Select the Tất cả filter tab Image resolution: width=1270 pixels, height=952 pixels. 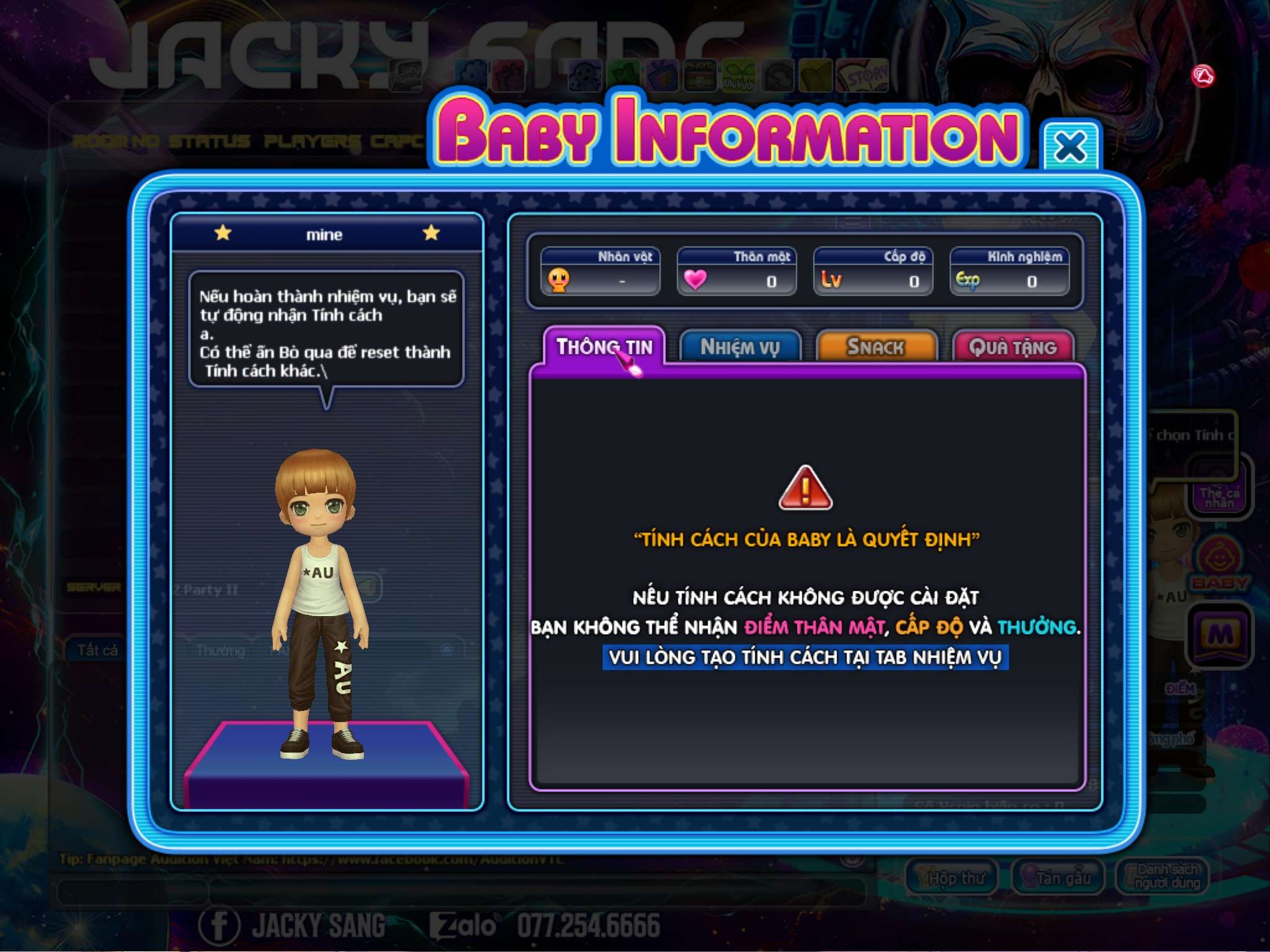coord(97,650)
